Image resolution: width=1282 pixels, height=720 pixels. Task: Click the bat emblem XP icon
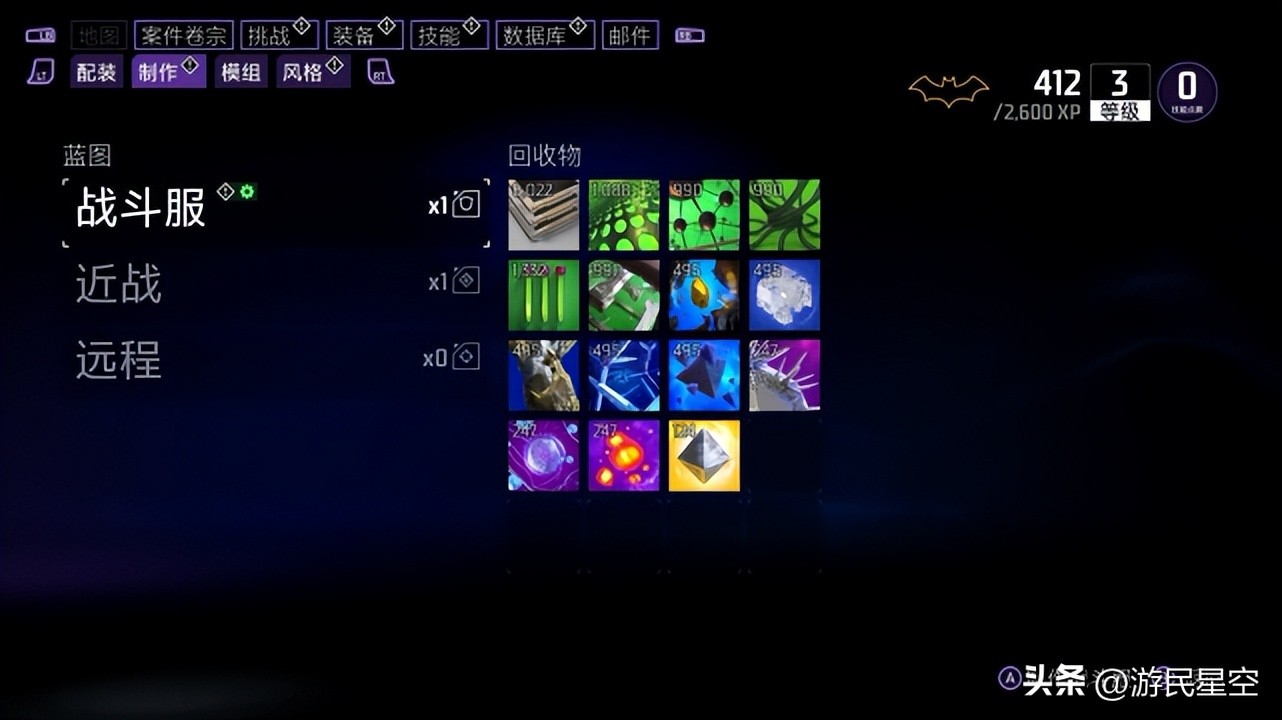coord(948,88)
